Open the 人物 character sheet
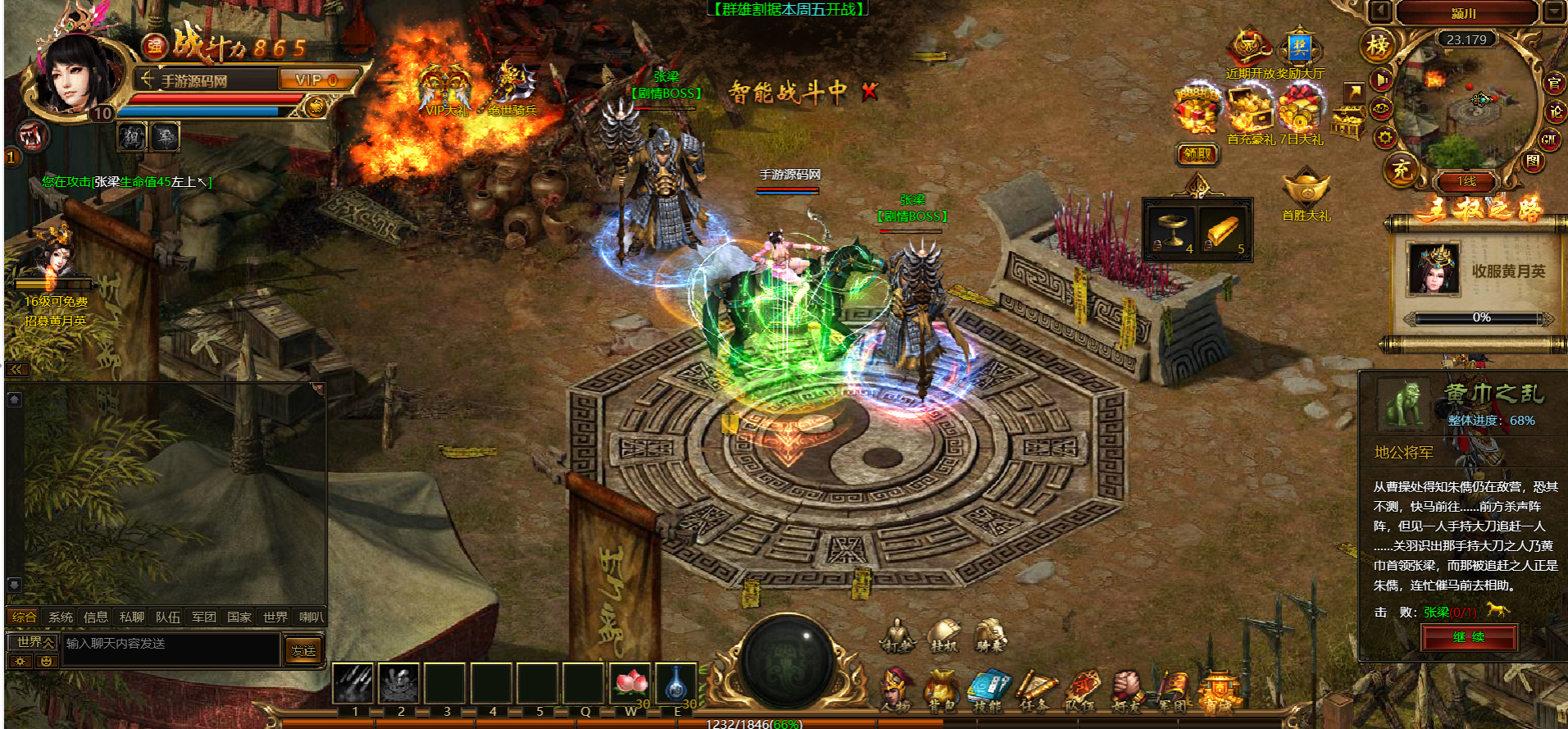This screenshot has width=1568, height=729. pyautogui.click(x=896, y=689)
